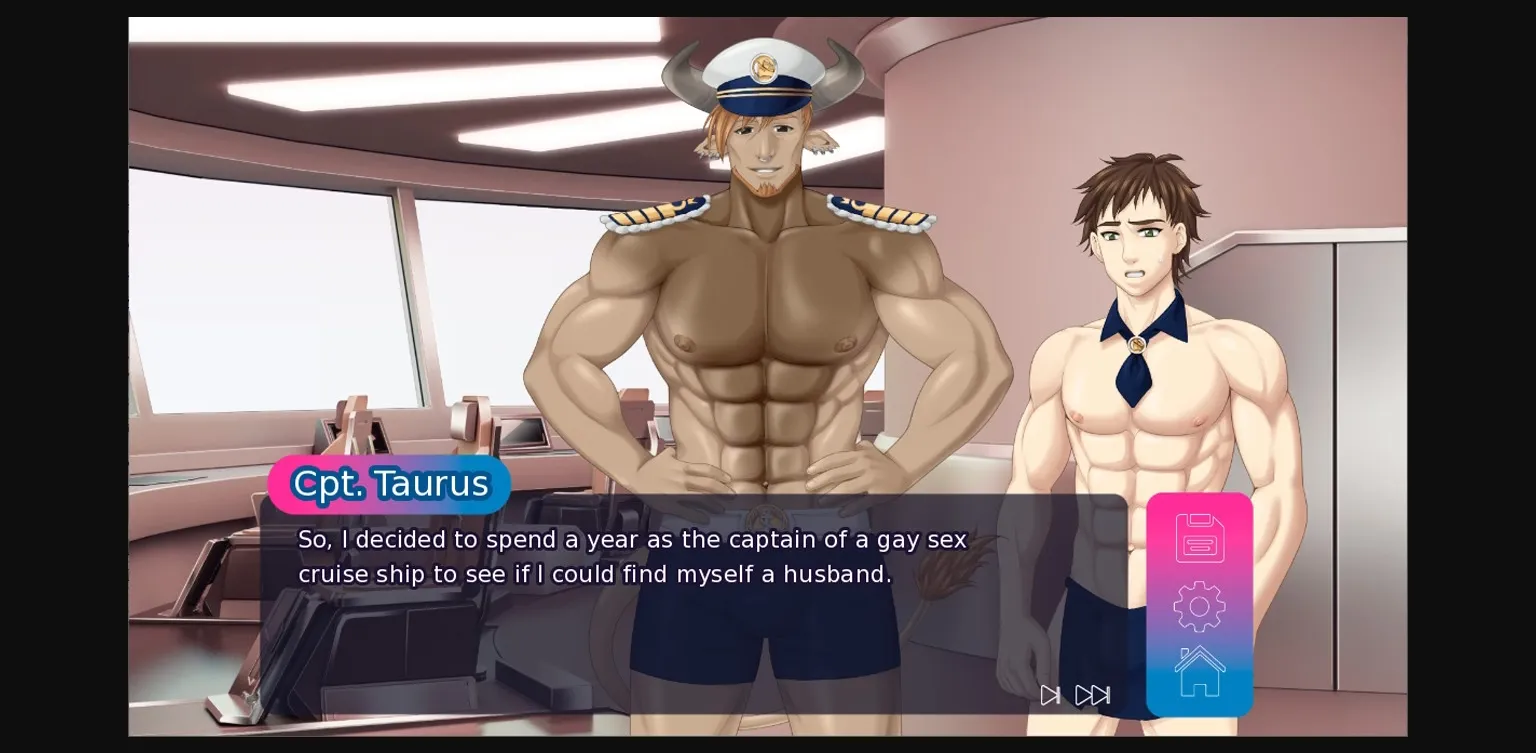Screen dimensions: 1536x753
Task: Advance one line with the single skip arrow
Action: point(1050,695)
